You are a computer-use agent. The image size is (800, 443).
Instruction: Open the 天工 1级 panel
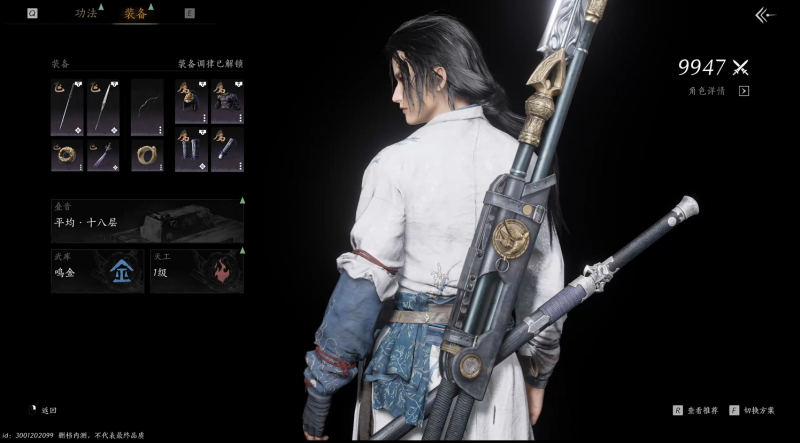click(196, 271)
